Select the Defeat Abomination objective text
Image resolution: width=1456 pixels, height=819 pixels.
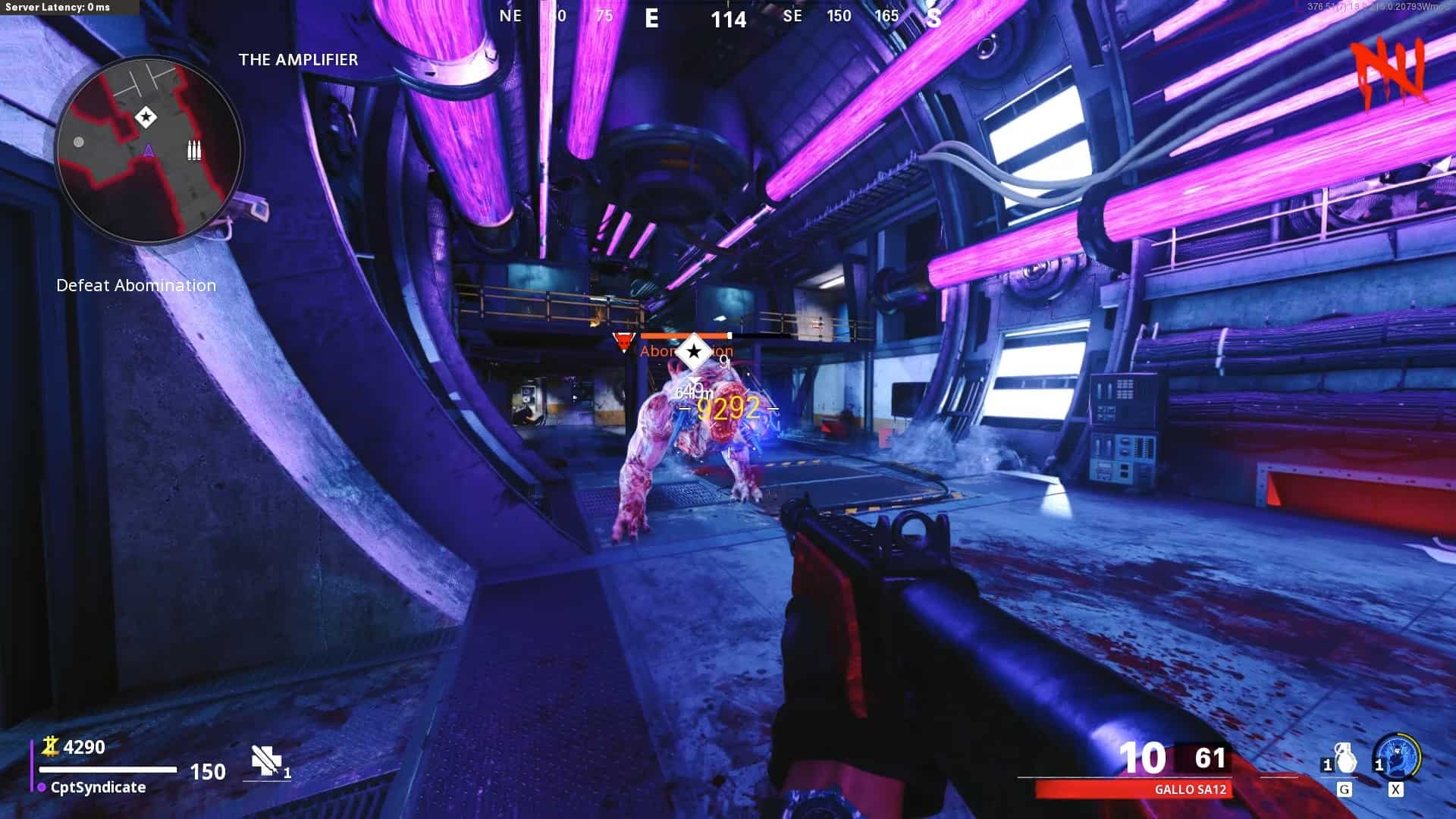136,286
